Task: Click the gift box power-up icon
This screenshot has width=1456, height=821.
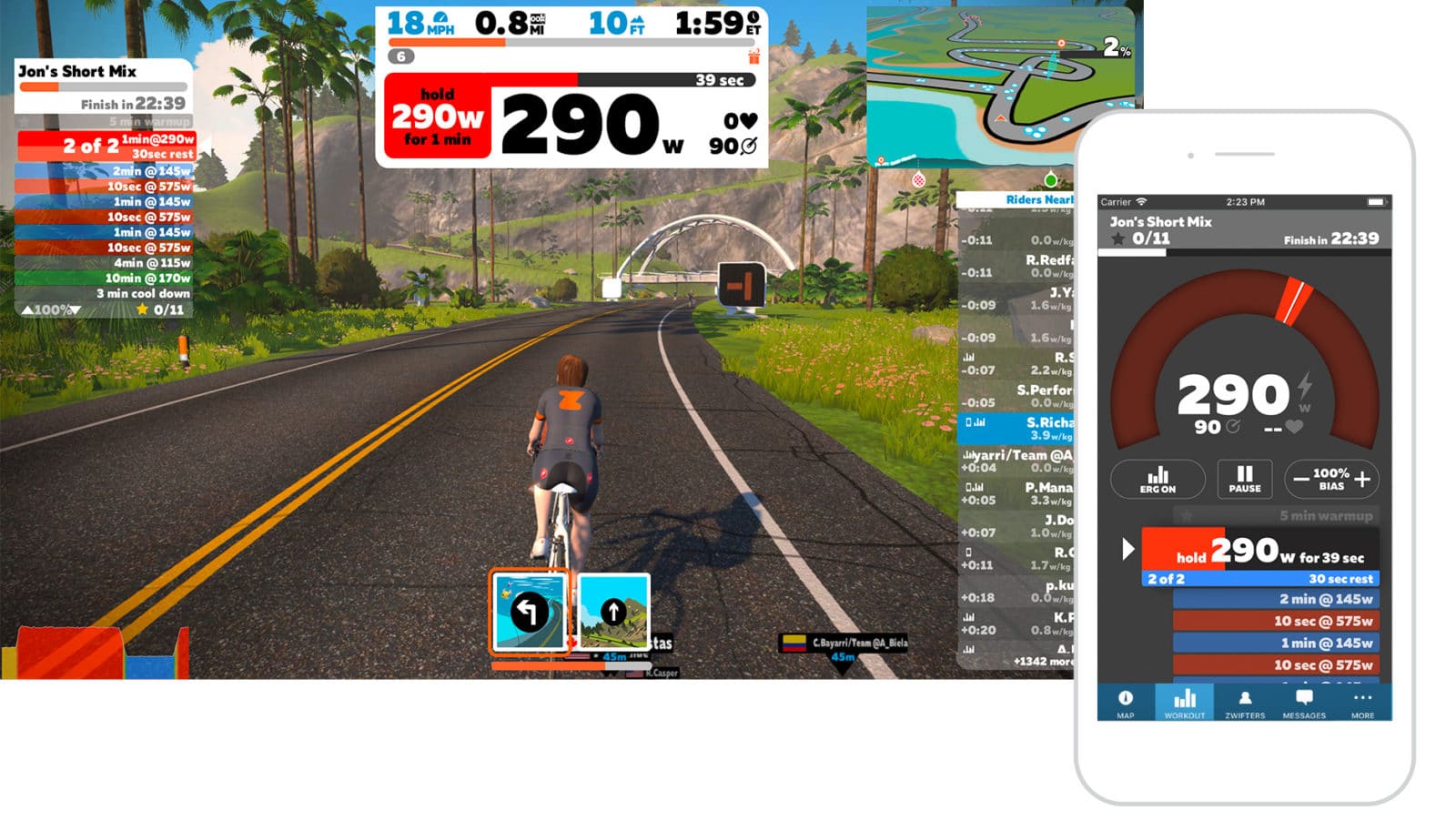Action: click(753, 56)
